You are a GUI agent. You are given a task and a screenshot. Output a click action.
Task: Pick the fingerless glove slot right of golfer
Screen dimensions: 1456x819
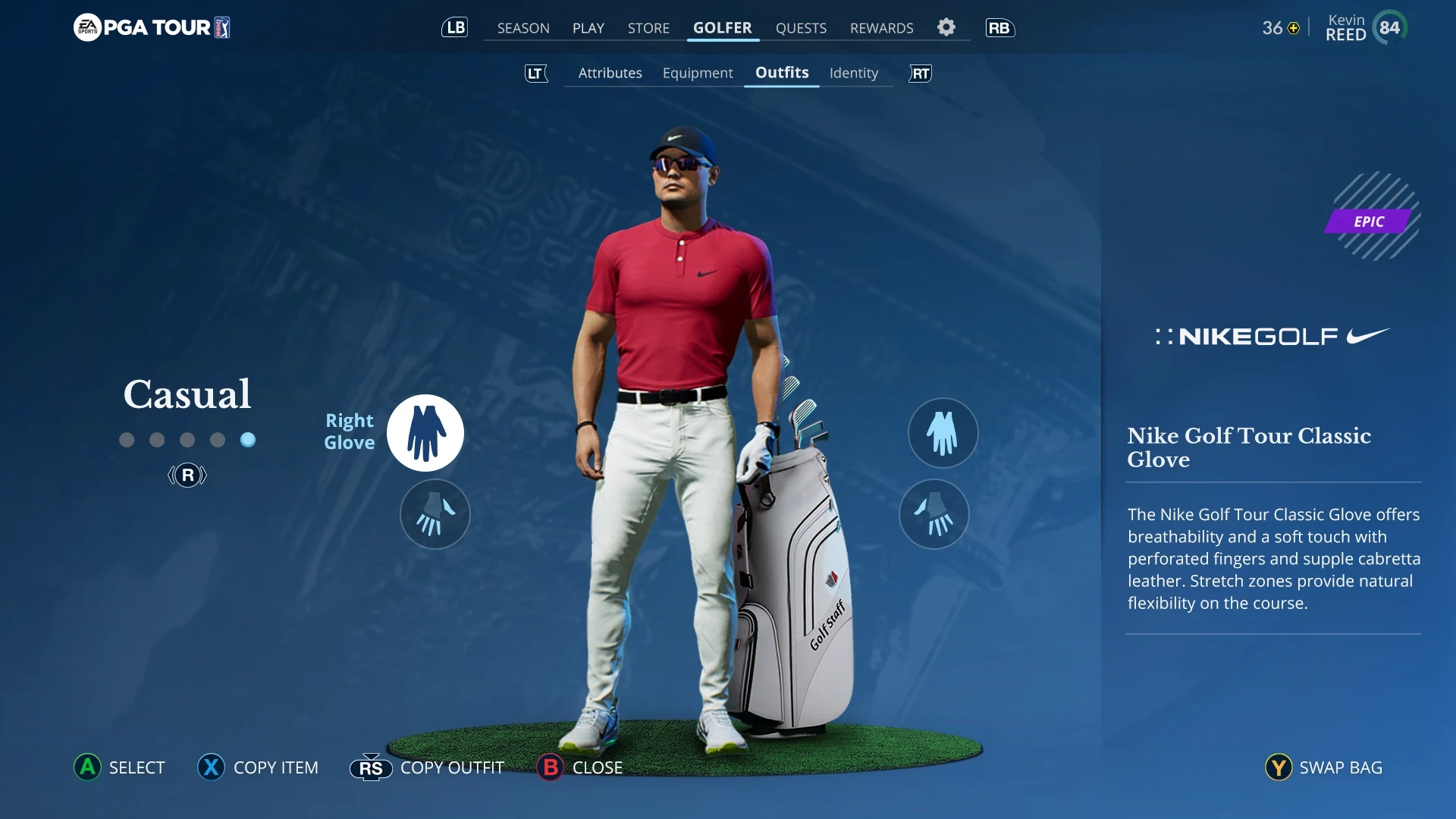934,514
